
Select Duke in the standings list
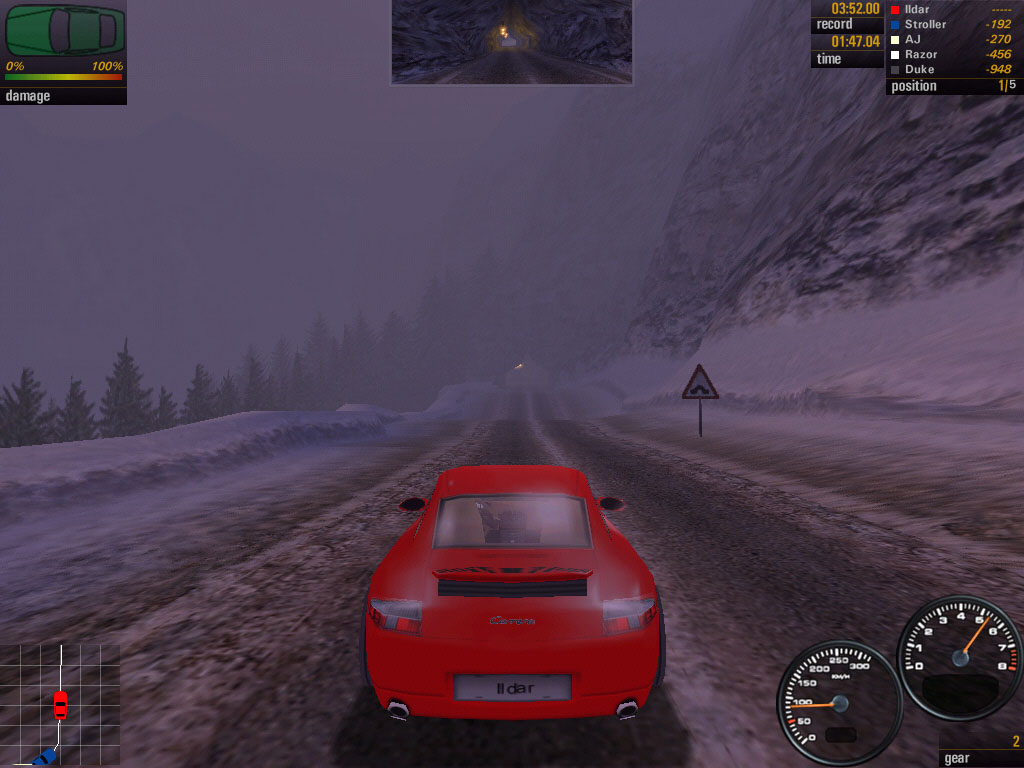click(919, 69)
